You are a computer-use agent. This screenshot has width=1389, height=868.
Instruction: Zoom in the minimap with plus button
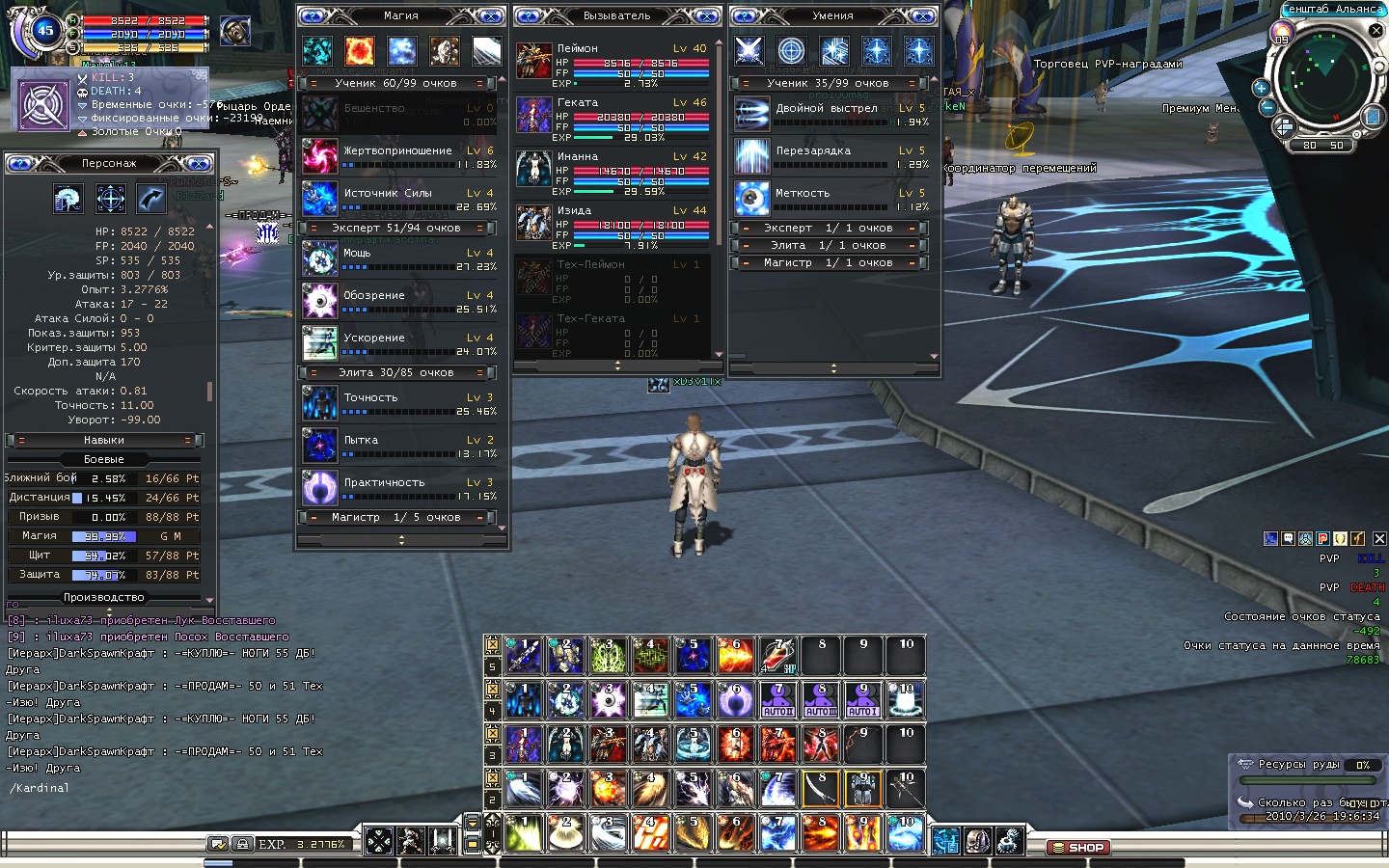(1261, 88)
